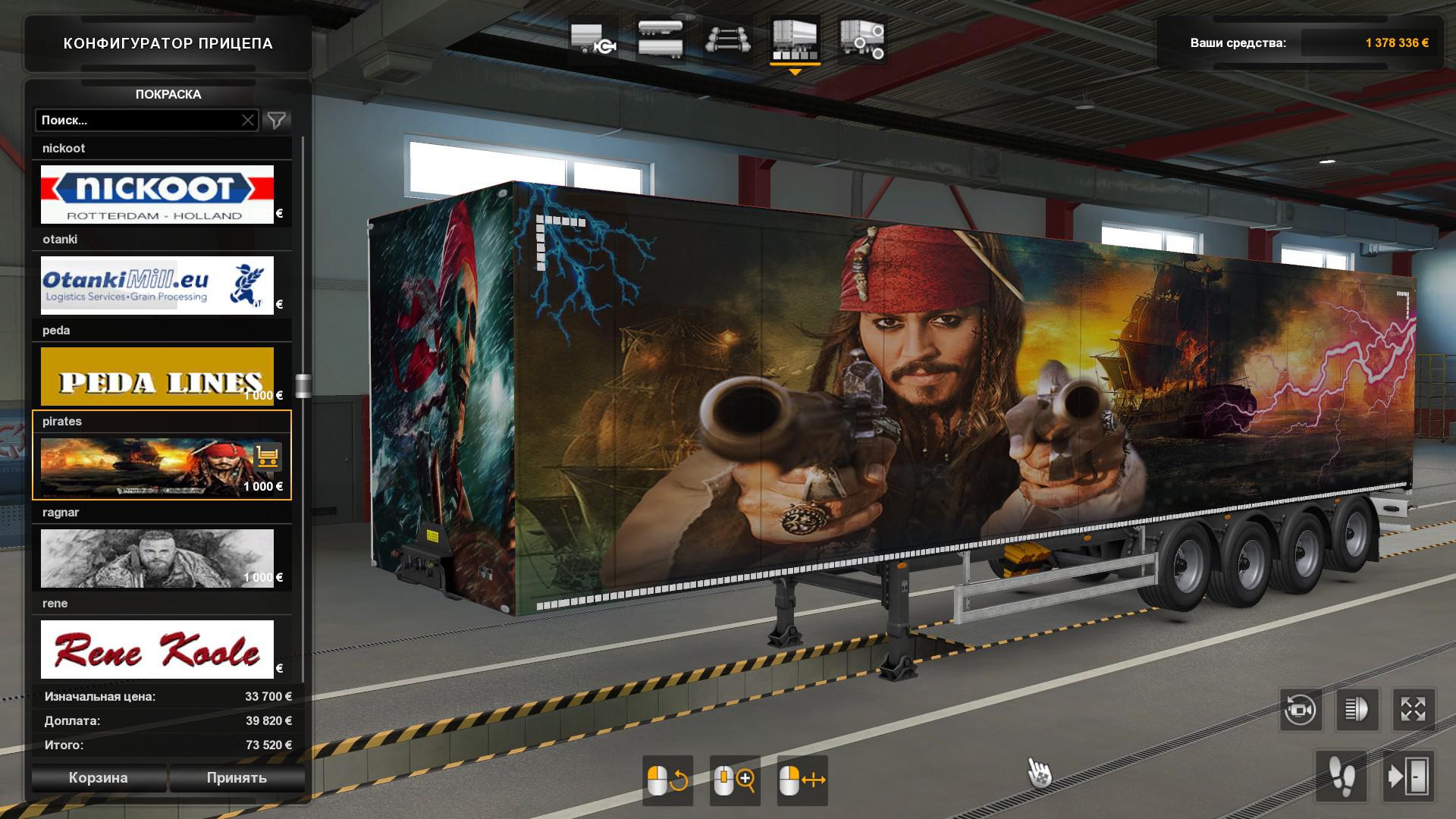The height and width of the screenshot is (819, 1456).
Task: Switch to the trailer body category tab
Action: (660, 39)
